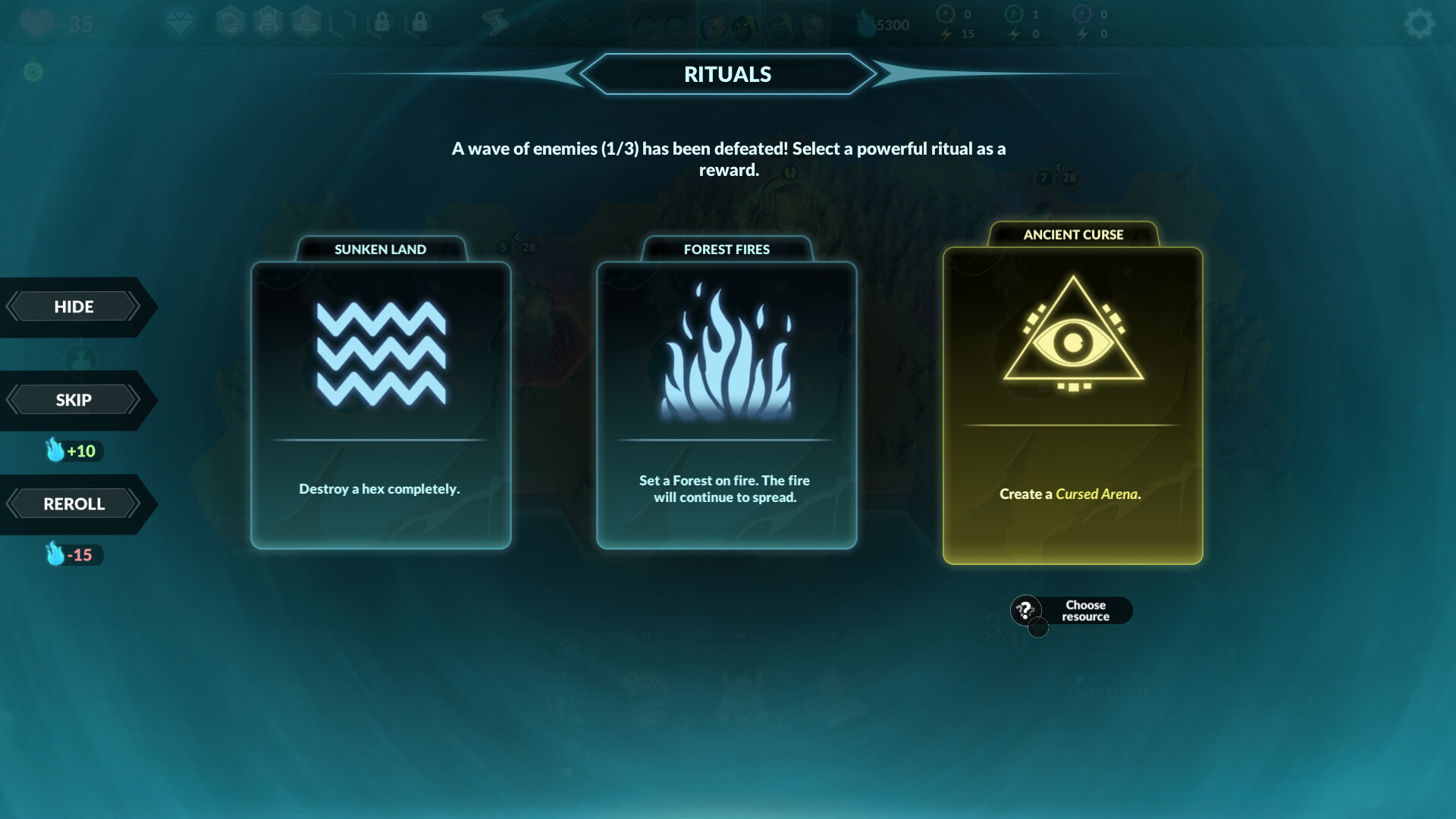The width and height of the screenshot is (1456, 819).
Task: Reroll the ritual choices for -15 flames
Action: (74, 503)
